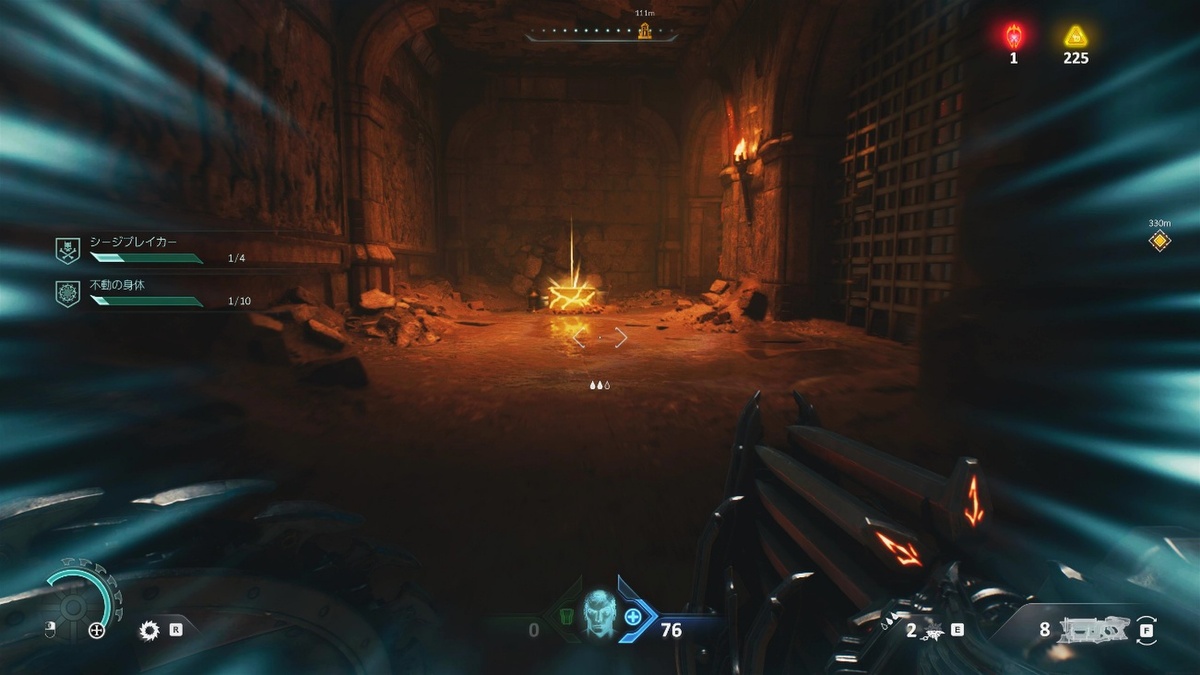Click the red ruby currency icon
Screen dimensions: 1200x675
pos(1013,37)
